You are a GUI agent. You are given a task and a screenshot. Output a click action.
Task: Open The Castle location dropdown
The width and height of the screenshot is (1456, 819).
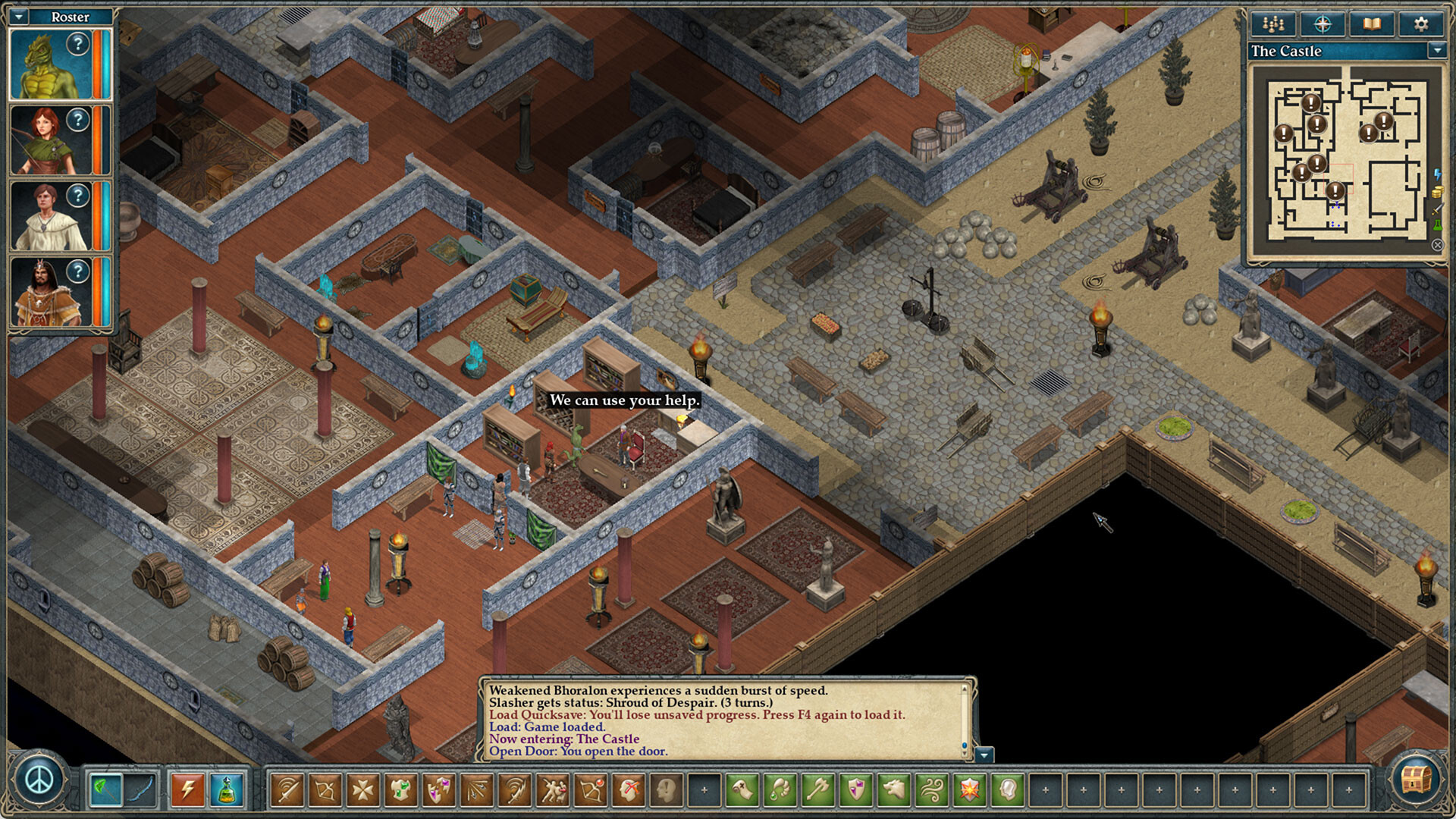tap(1439, 52)
